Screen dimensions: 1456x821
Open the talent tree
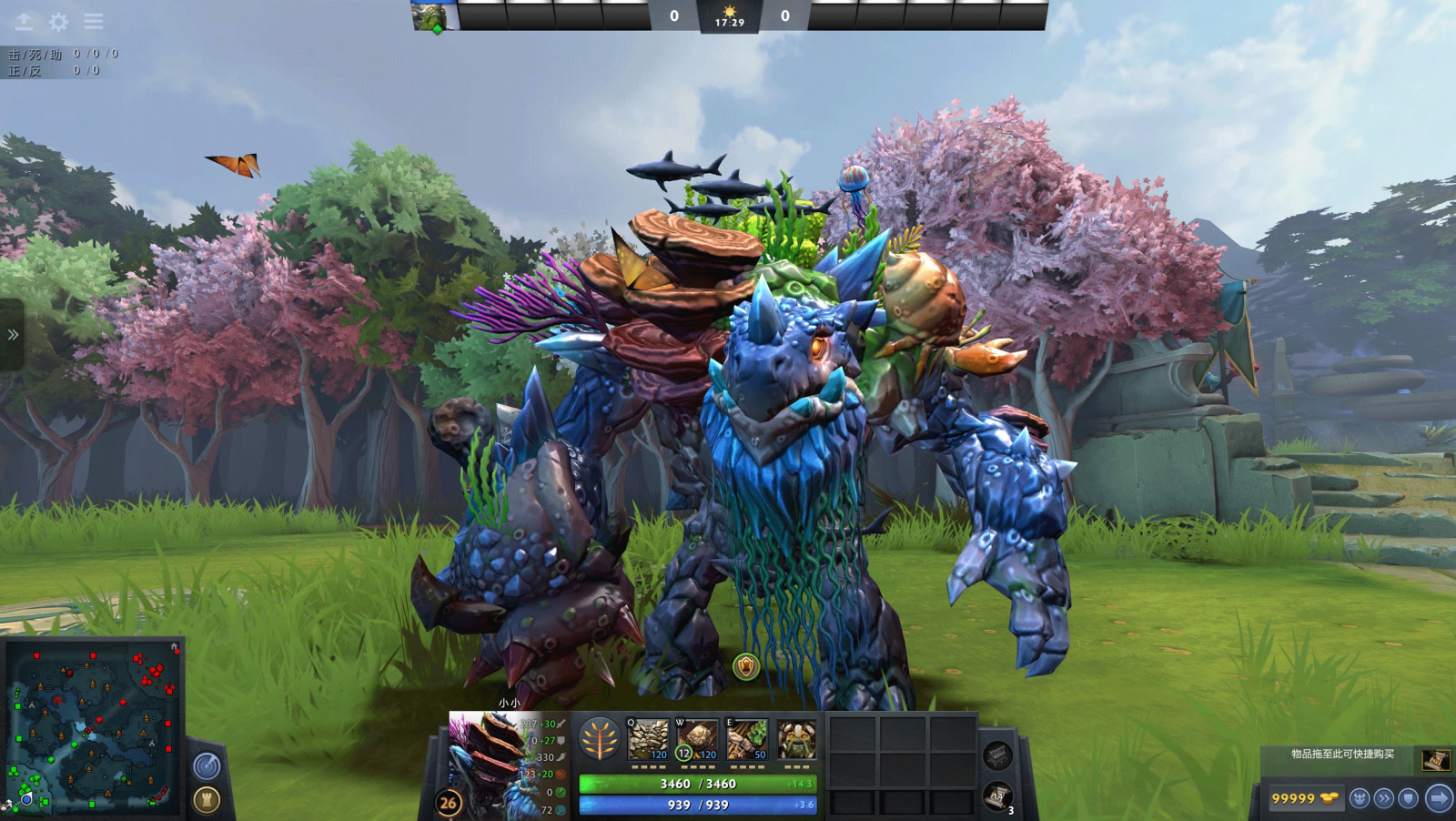(x=599, y=739)
